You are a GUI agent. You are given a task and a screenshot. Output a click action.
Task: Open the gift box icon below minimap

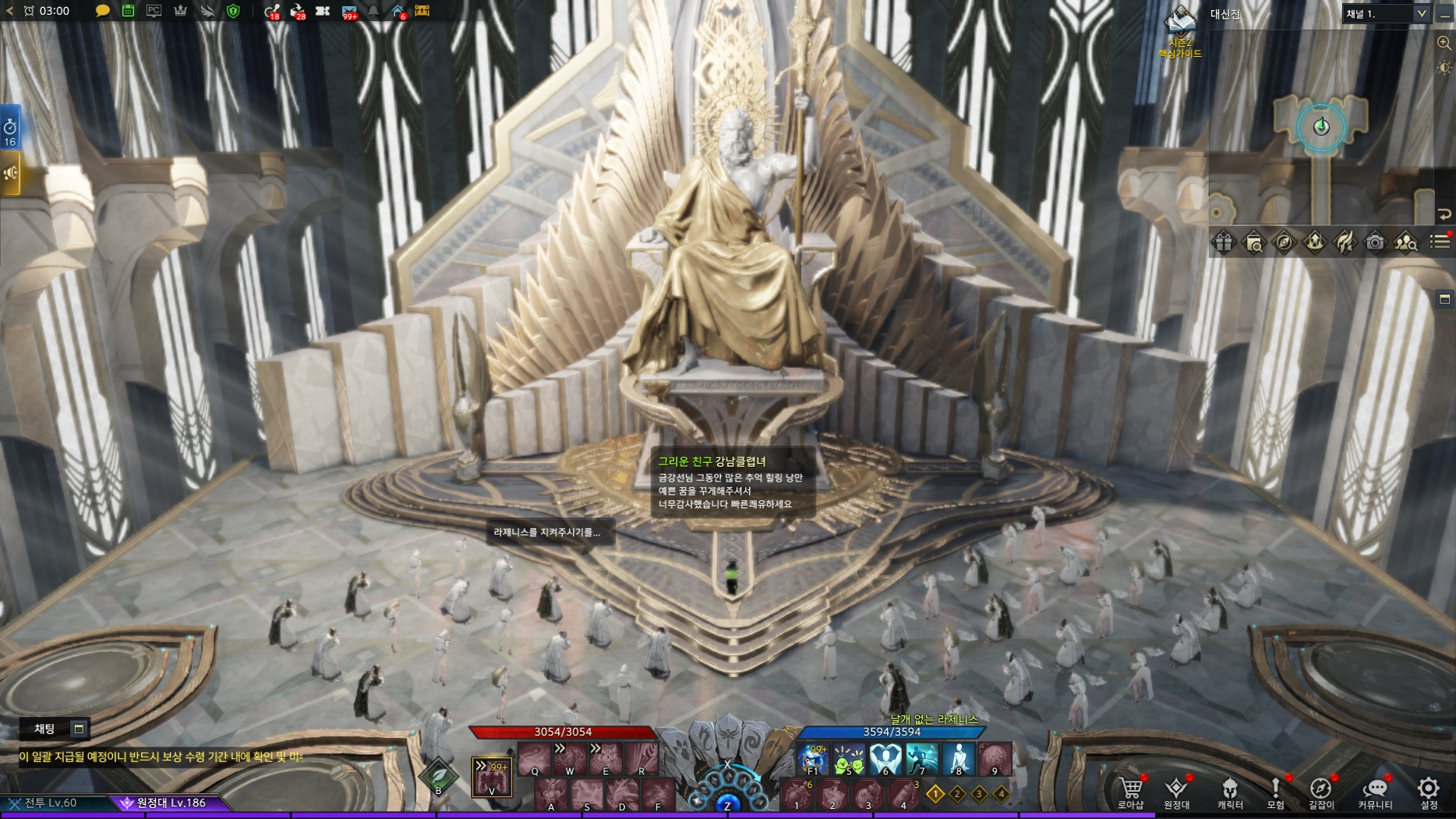1223,242
